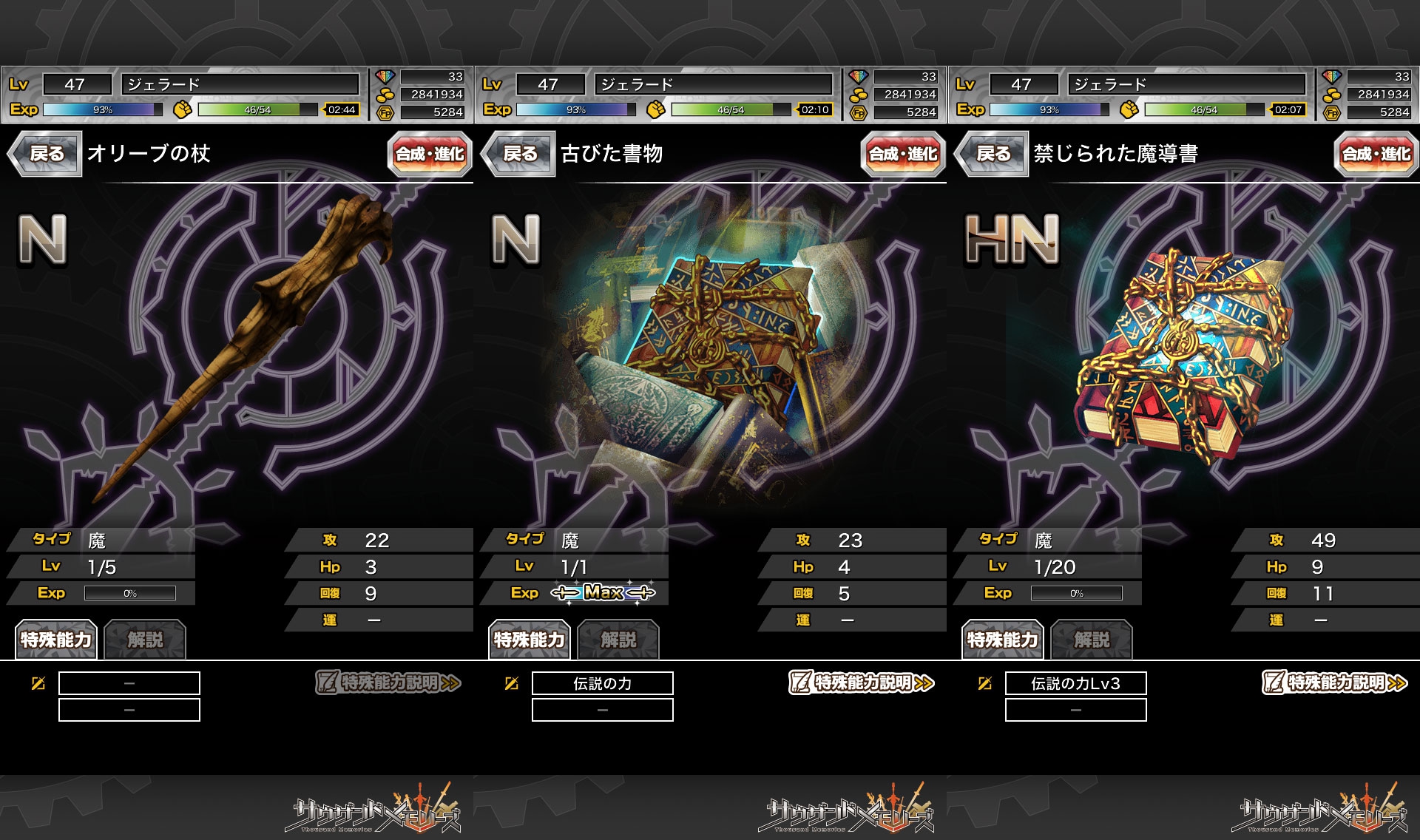Viewport: 1420px width, 840px height.
Task: Go back from the オリーブの杖 screen
Action: click(x=46, y=154)
